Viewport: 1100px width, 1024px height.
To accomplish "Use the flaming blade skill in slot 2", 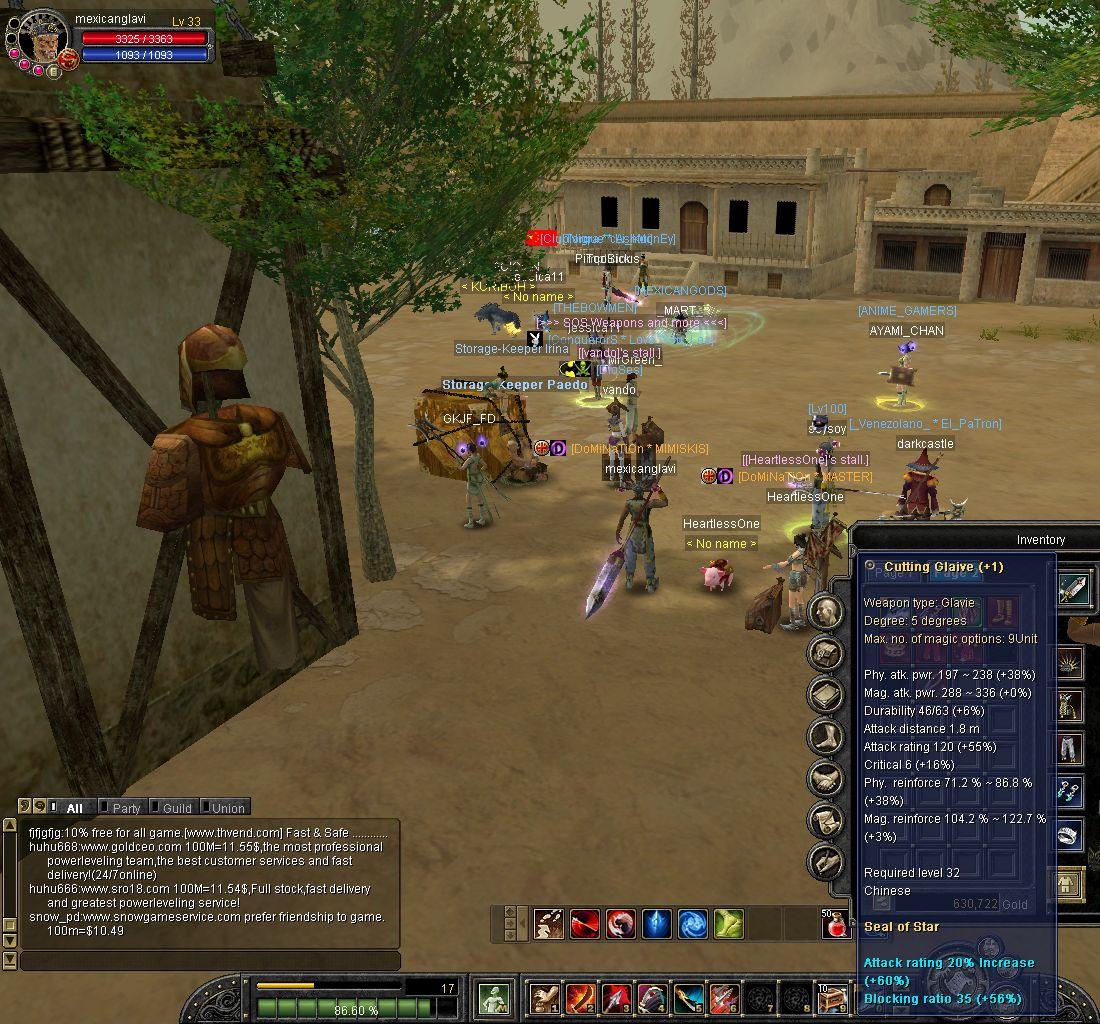I will 581,997.
